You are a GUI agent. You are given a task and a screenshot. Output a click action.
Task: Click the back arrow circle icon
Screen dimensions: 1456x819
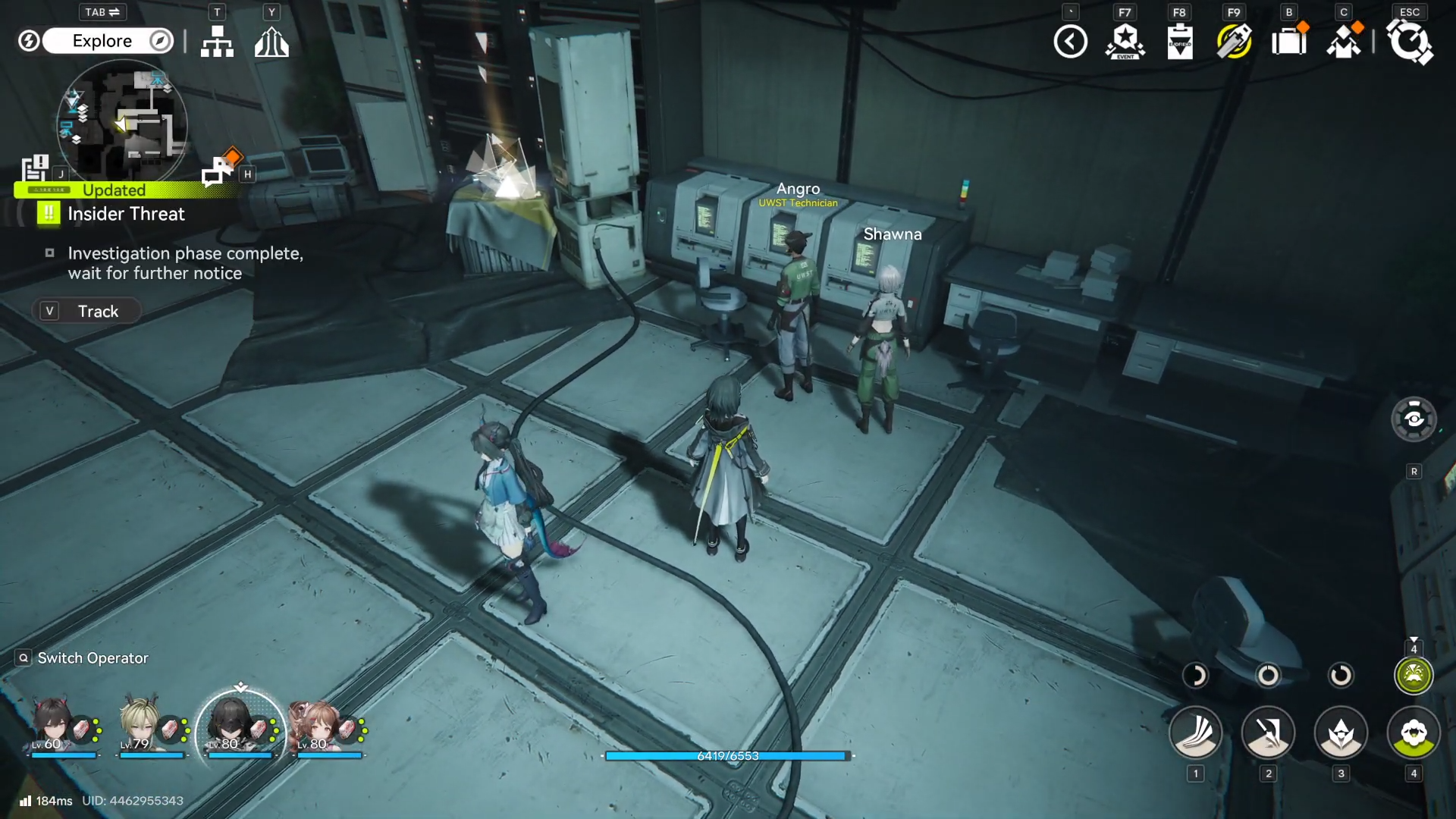pos(1071,41)
